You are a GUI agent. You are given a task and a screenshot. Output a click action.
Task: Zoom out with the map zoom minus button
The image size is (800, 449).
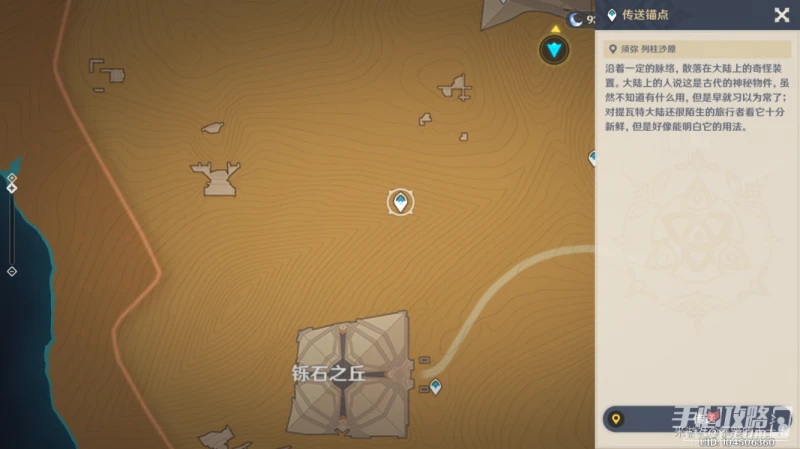pos(12,271)
